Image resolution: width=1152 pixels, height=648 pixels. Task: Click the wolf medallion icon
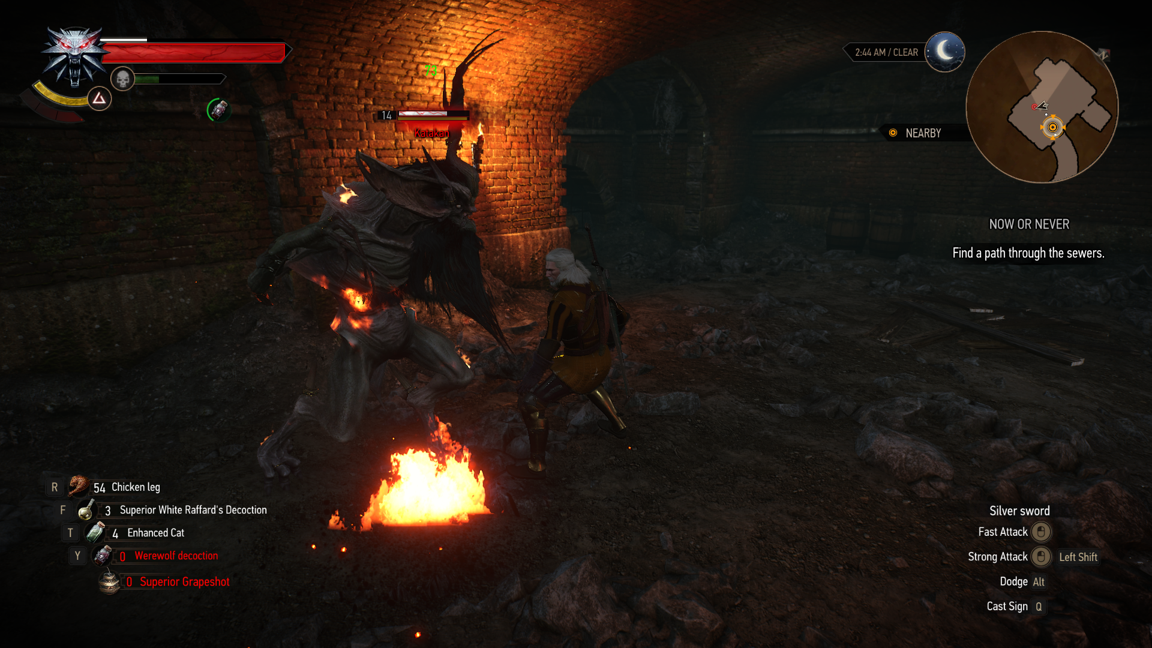click(73, 54)
